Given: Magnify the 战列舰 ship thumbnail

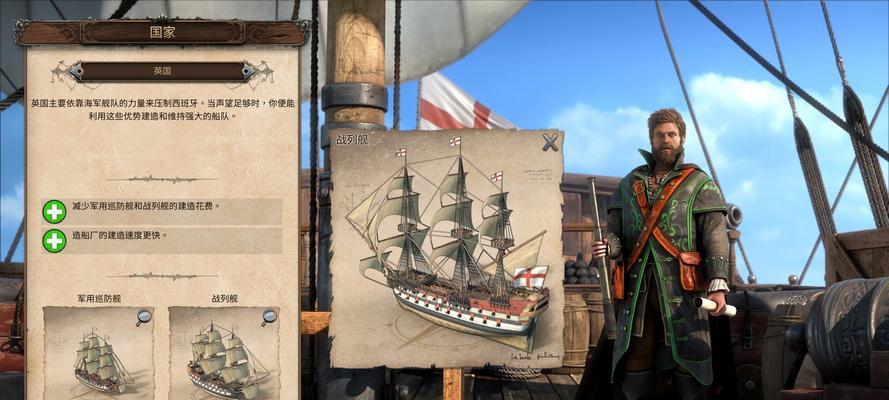Looking at the screenshot, I should [x=269, y=318].
